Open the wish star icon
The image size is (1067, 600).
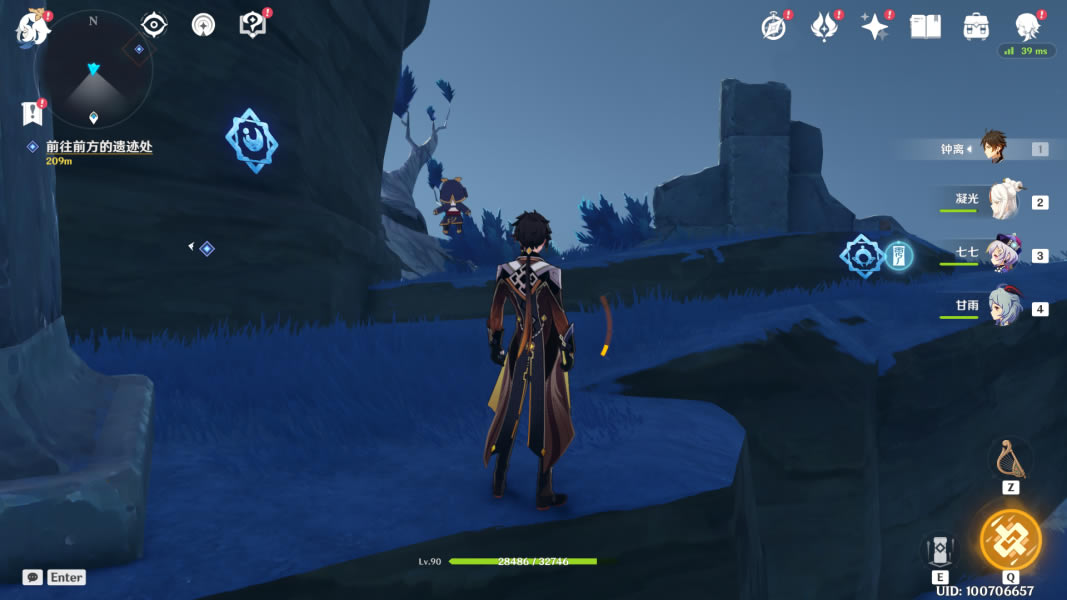pos(824,27)
